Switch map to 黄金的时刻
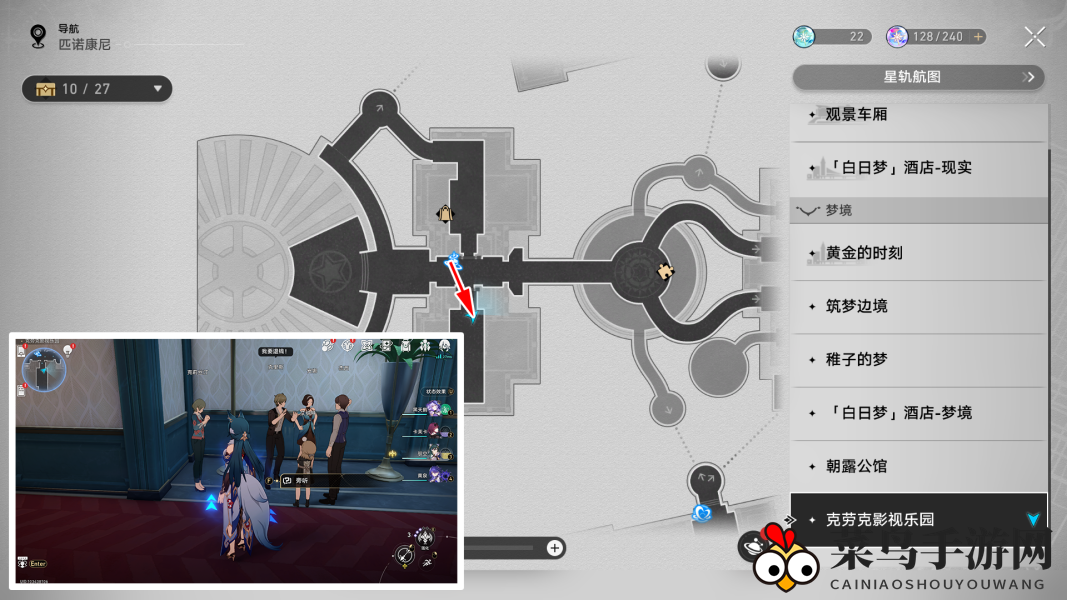Screen dimensions: 1067x600 coord(918,253)
